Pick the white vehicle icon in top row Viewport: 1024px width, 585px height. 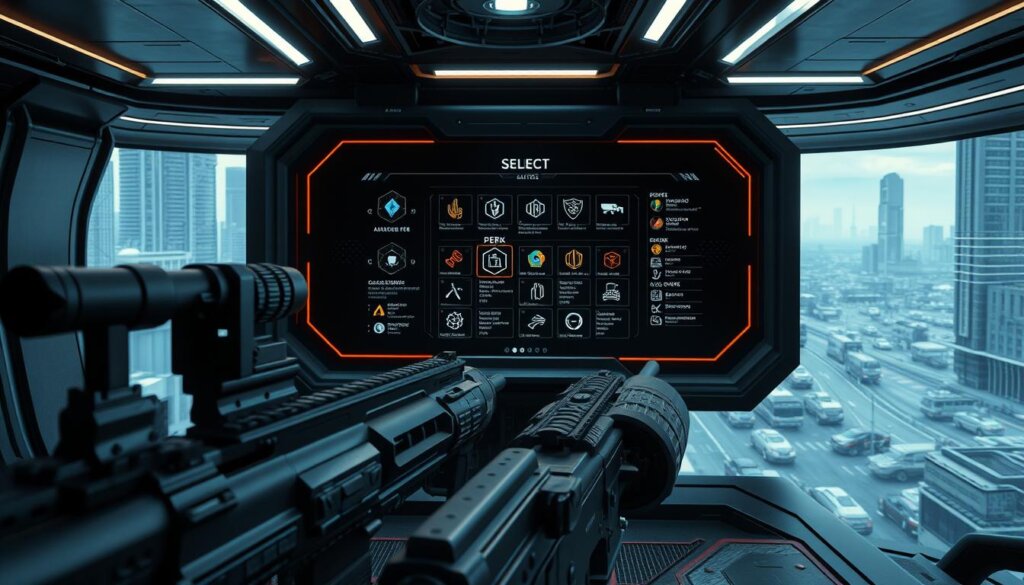[x=611, y=209]
